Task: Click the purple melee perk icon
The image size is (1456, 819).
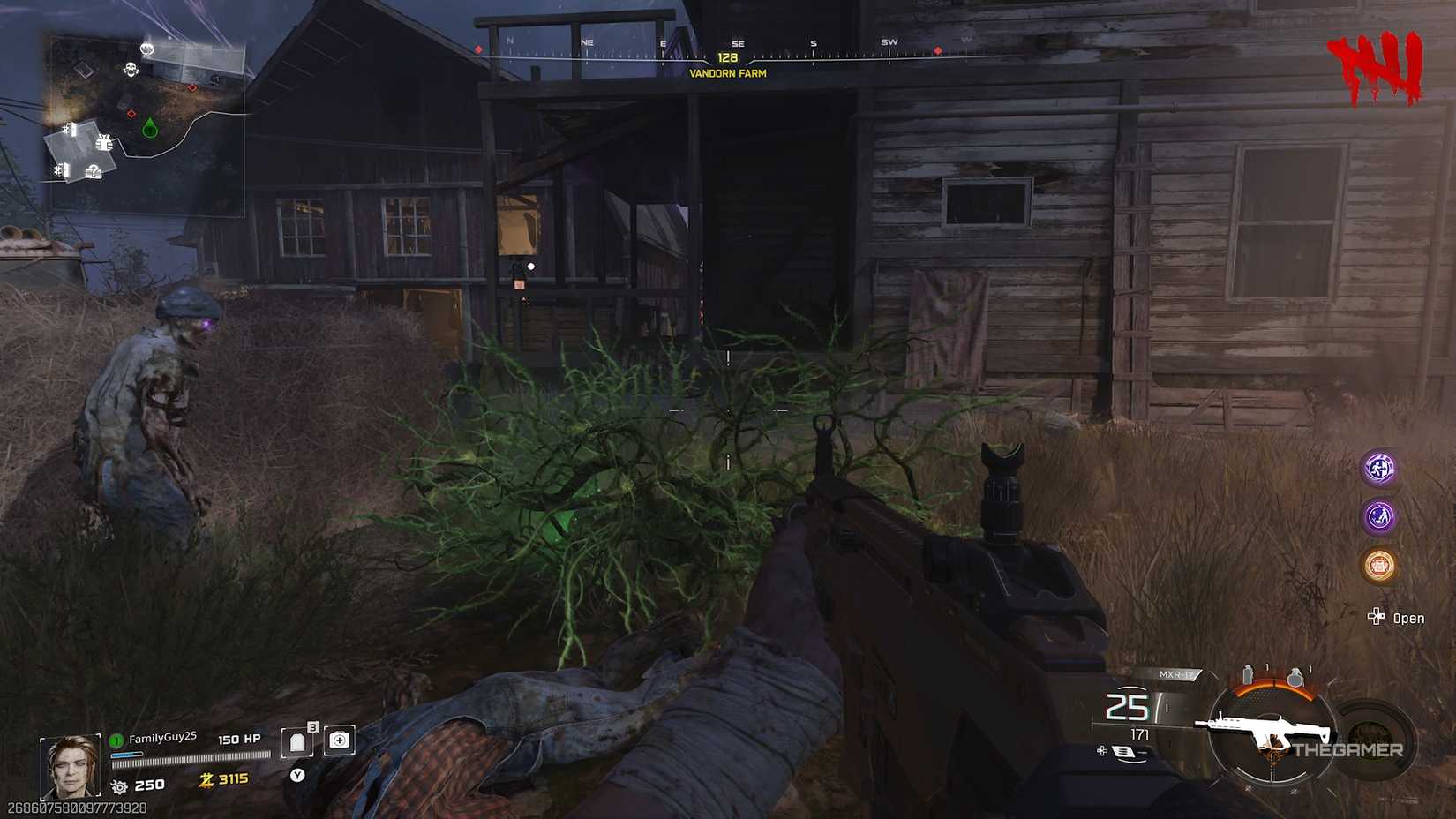Action: point(1378,515)
